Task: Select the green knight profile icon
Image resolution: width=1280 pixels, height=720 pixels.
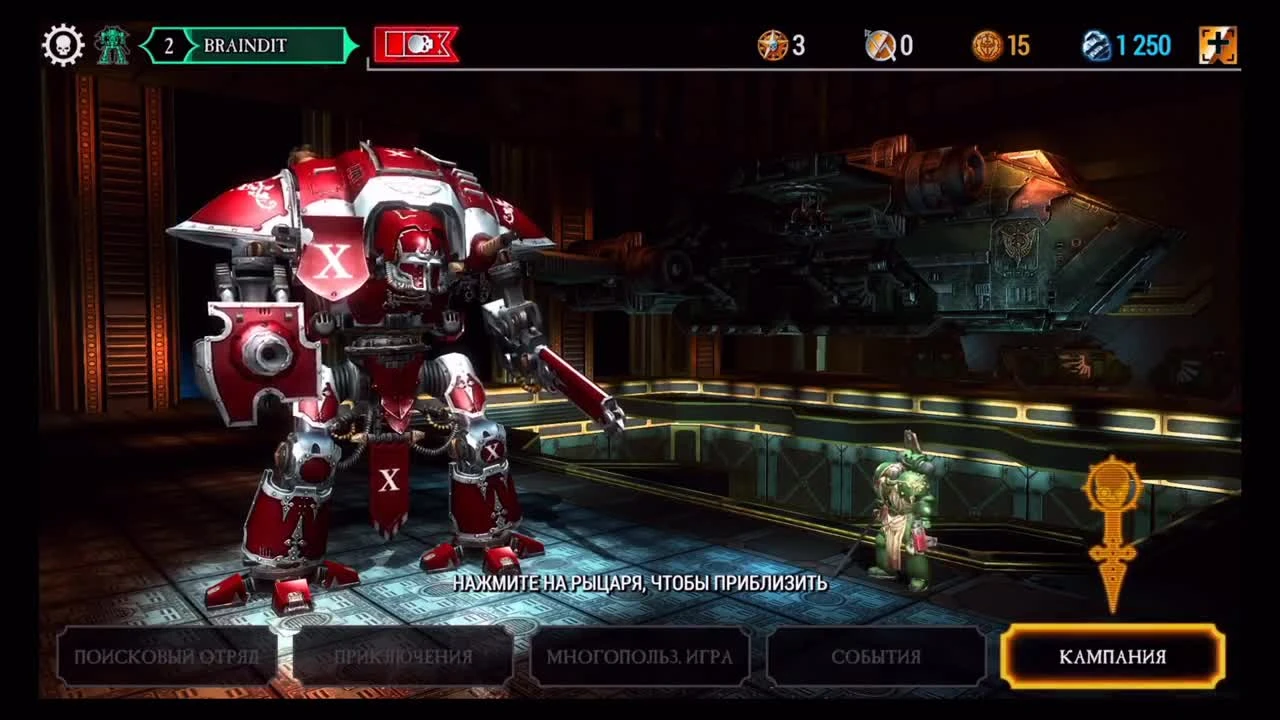Action: click(112, 43)
